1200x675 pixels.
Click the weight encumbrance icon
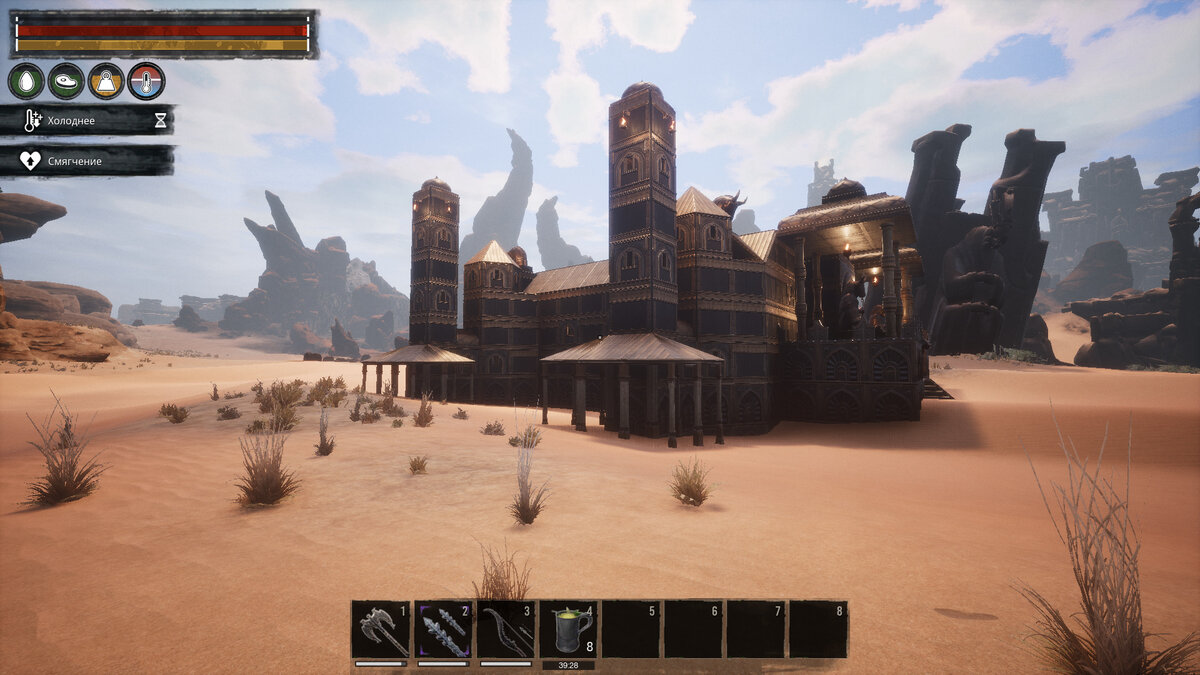pyautogui.click(x=106, y=81)
